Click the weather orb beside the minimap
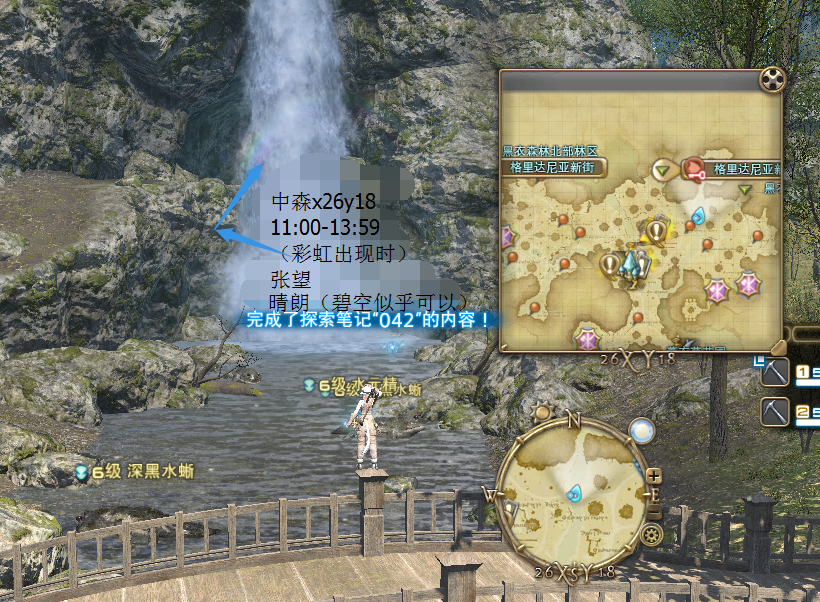The image size is (820, 602). (x=642, y=430)
